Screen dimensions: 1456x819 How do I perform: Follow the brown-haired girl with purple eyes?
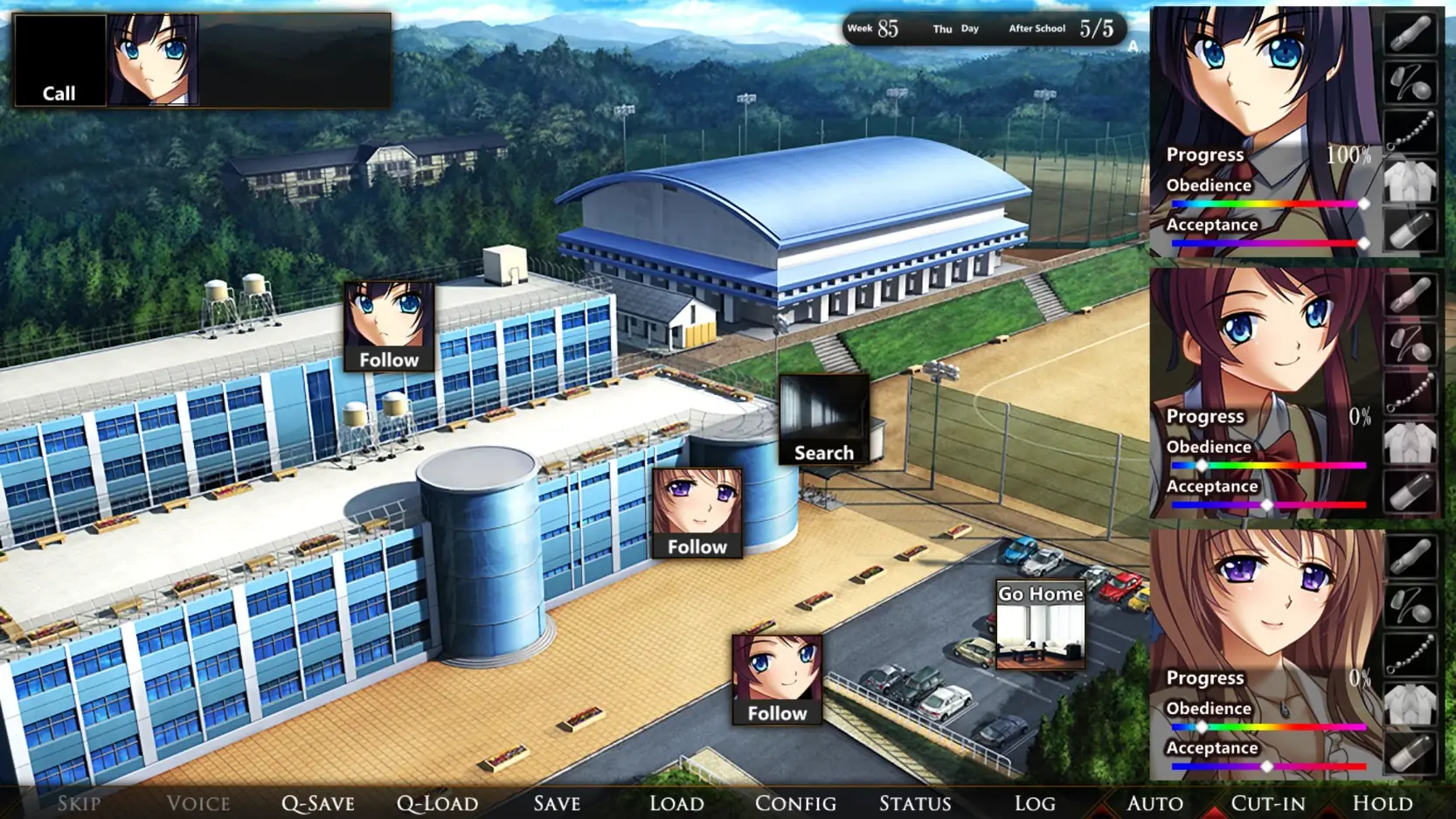[697, 513]
